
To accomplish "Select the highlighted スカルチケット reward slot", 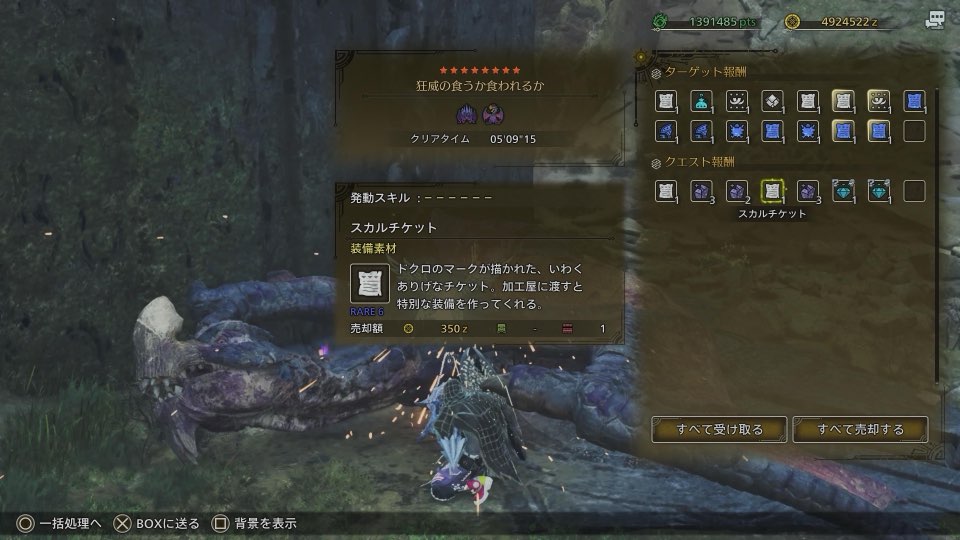I will pyautogui.click(x=772, y=191).
